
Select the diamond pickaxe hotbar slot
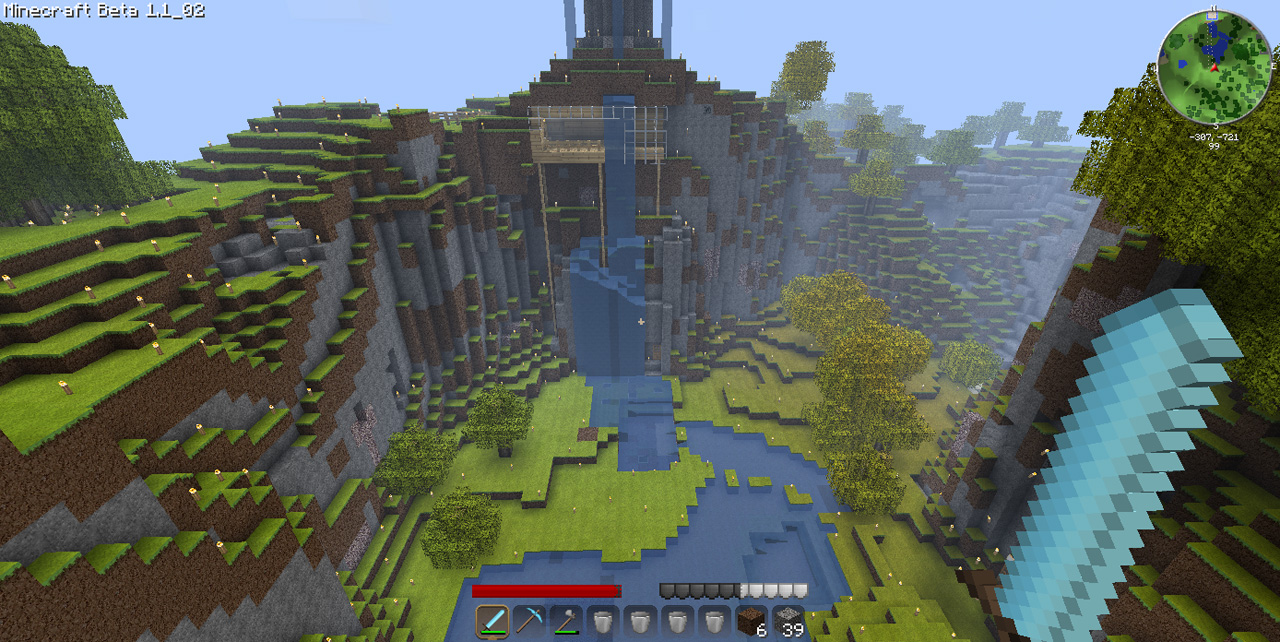(529, 621)
